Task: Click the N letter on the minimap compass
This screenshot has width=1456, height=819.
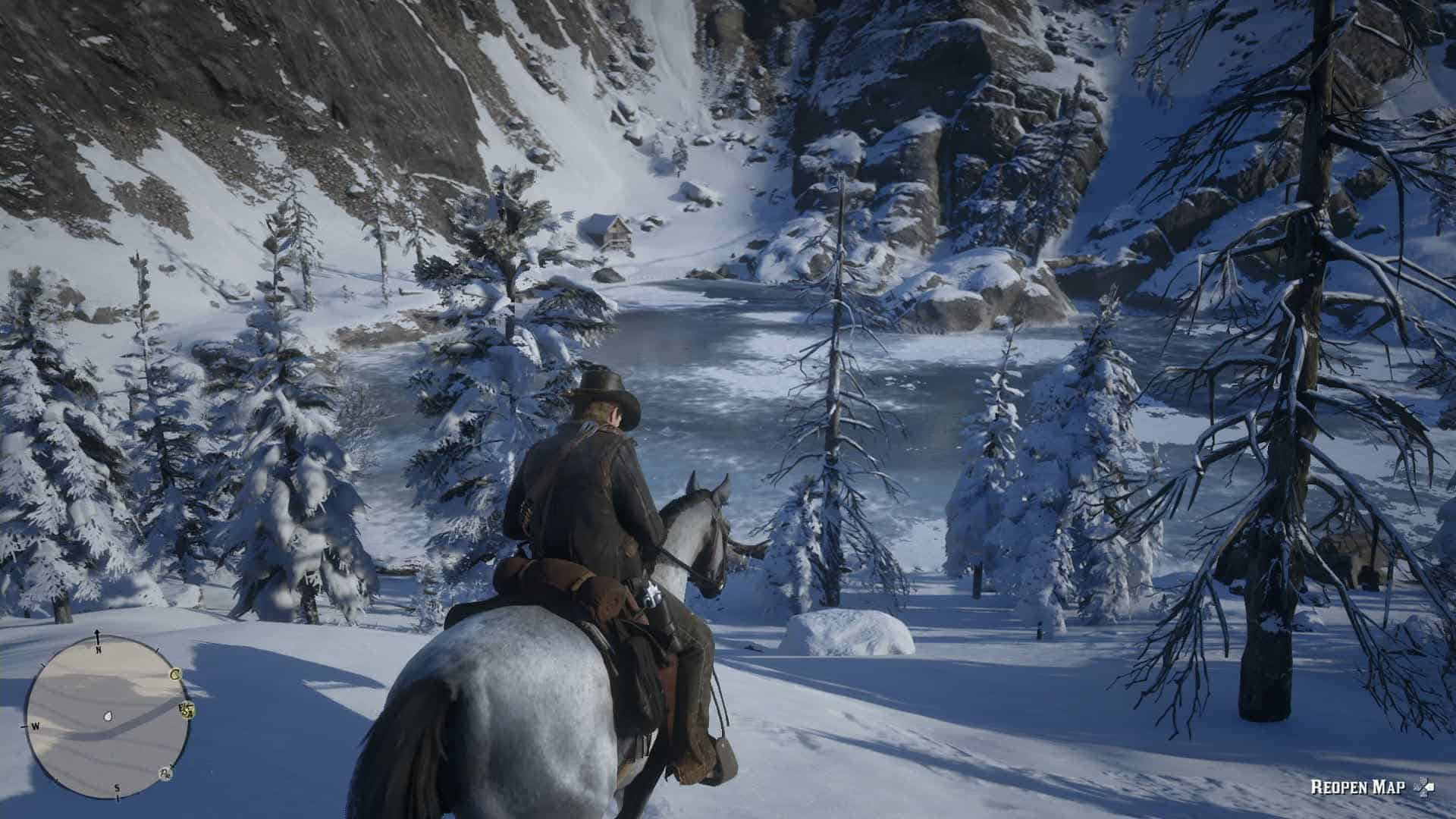Action: pos(99,650)
